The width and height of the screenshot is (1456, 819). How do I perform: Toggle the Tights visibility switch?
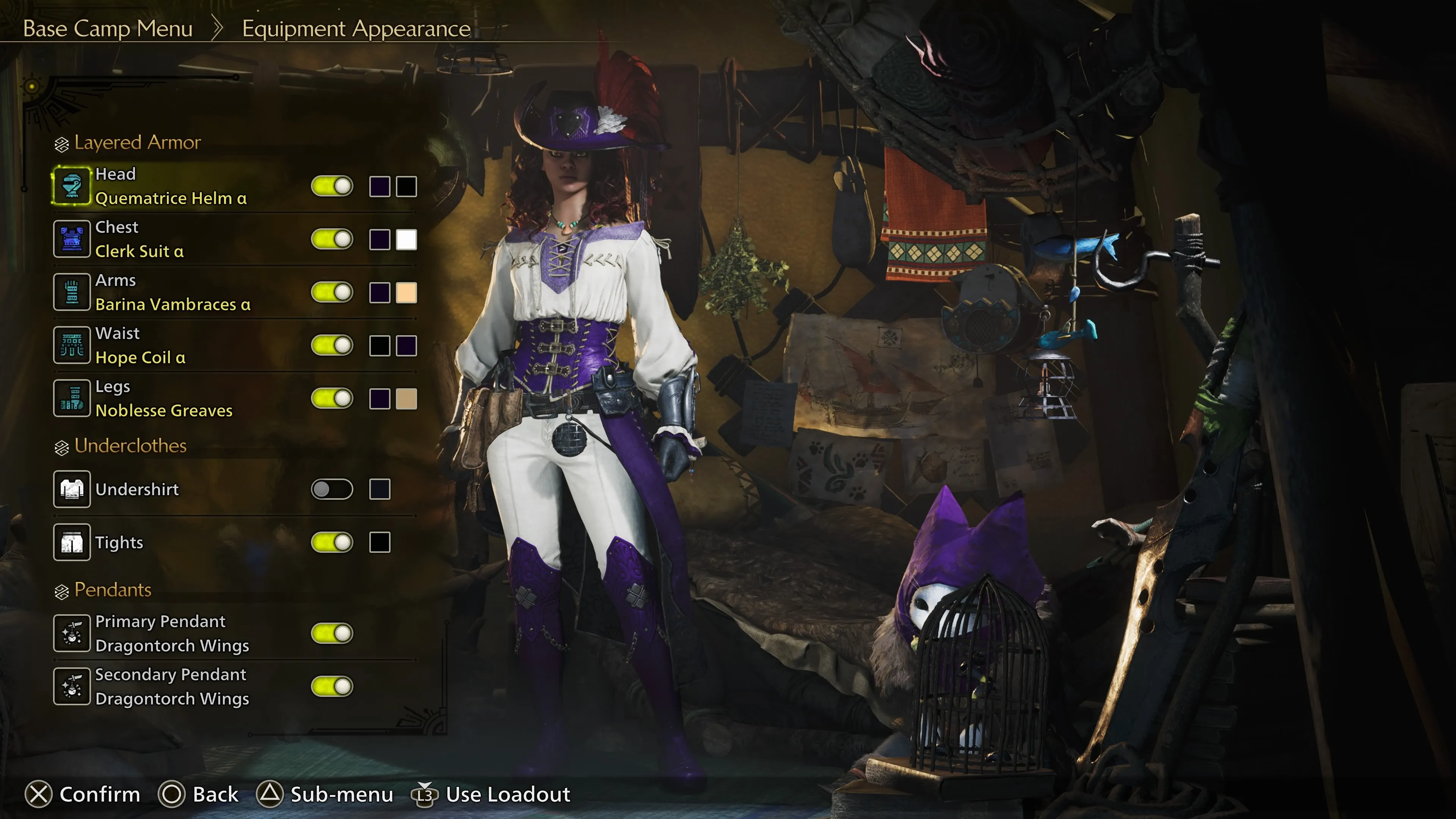332,543
